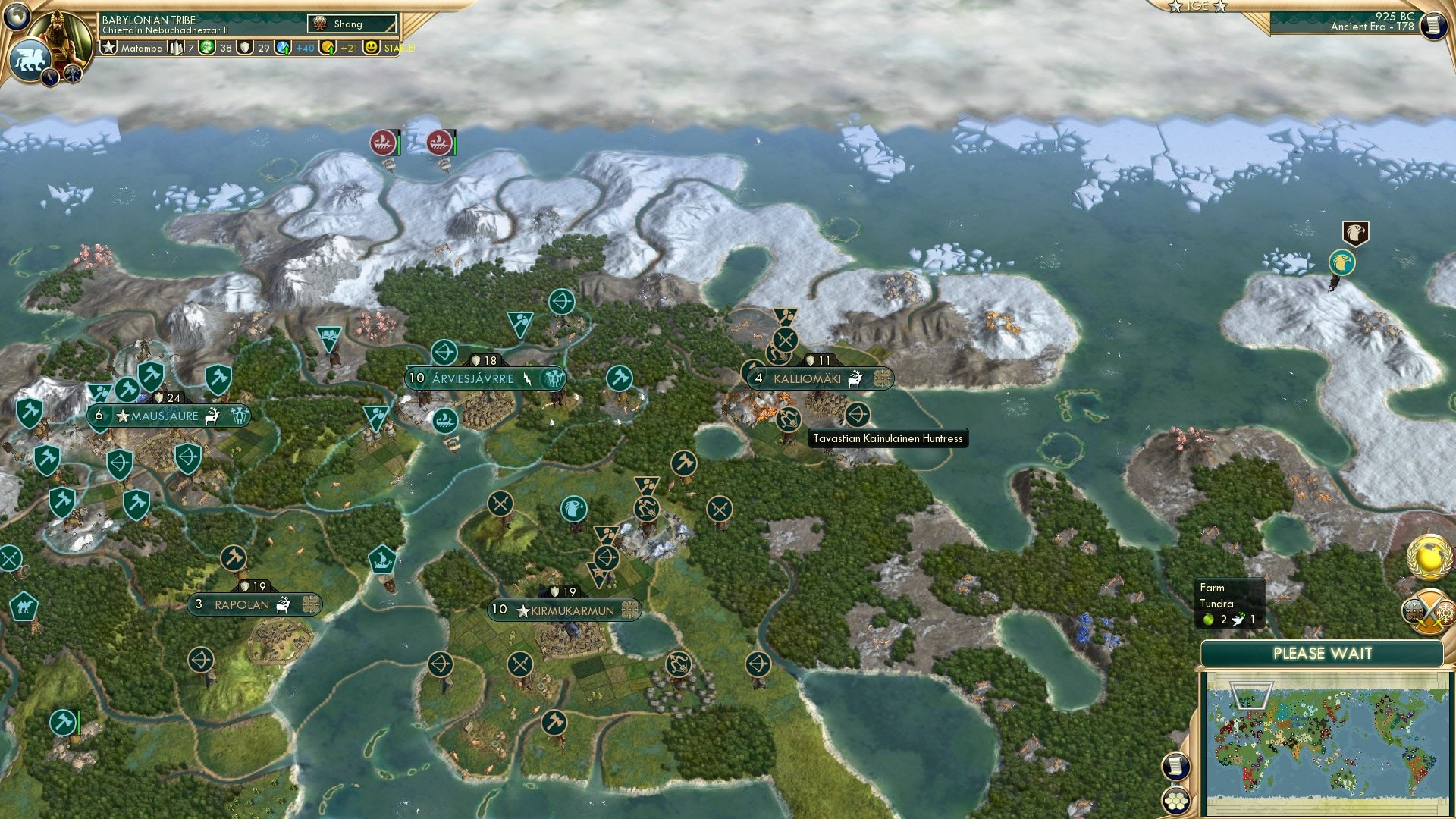Click the scroll icon beside the date
The width and height of the screenshot is (1456, 819).
1432,26
